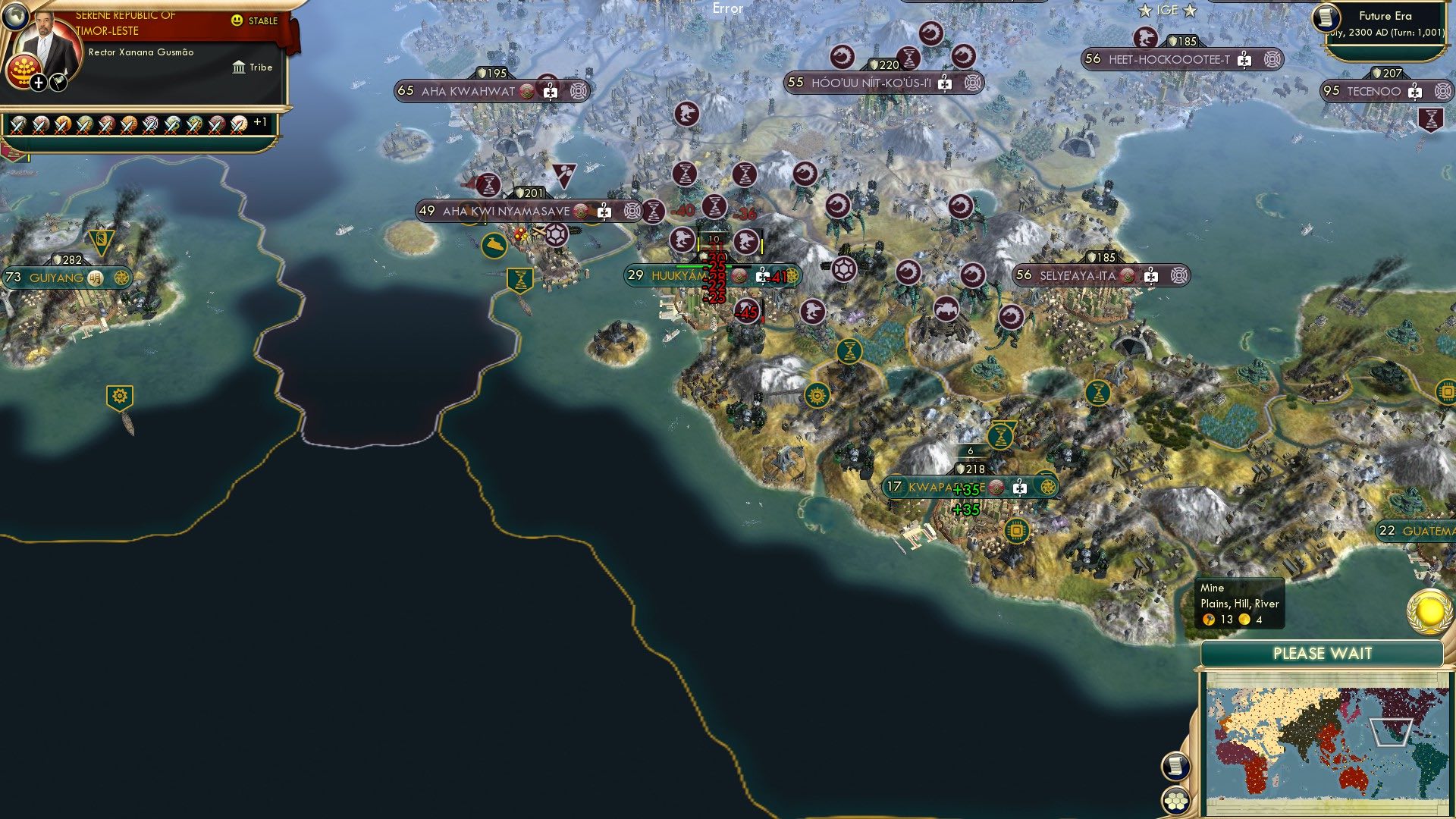Click the smiley face next to STABLE
1456x819 pixels.
point(237,20)
